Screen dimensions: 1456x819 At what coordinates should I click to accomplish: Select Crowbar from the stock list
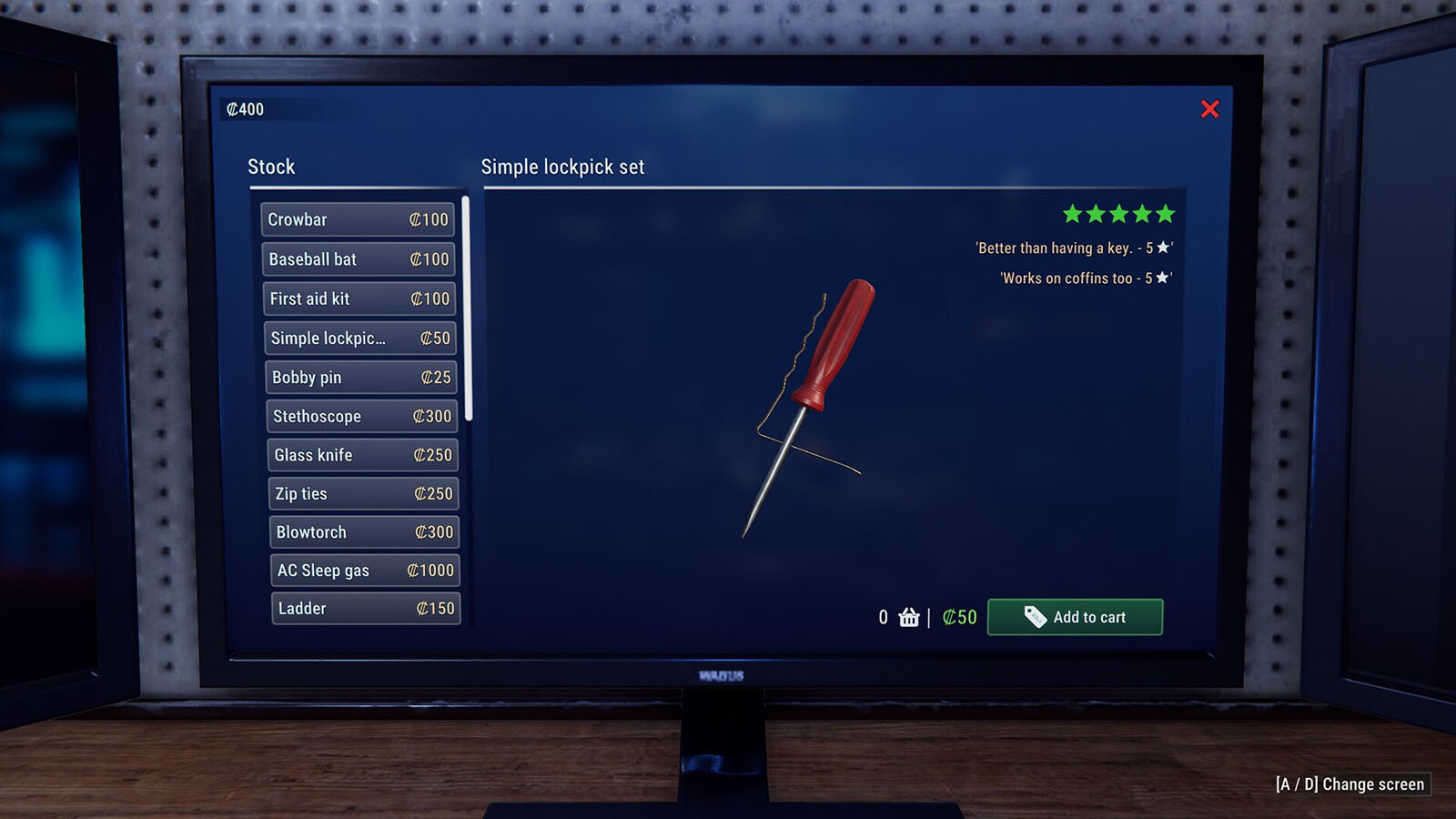point(358,219)
